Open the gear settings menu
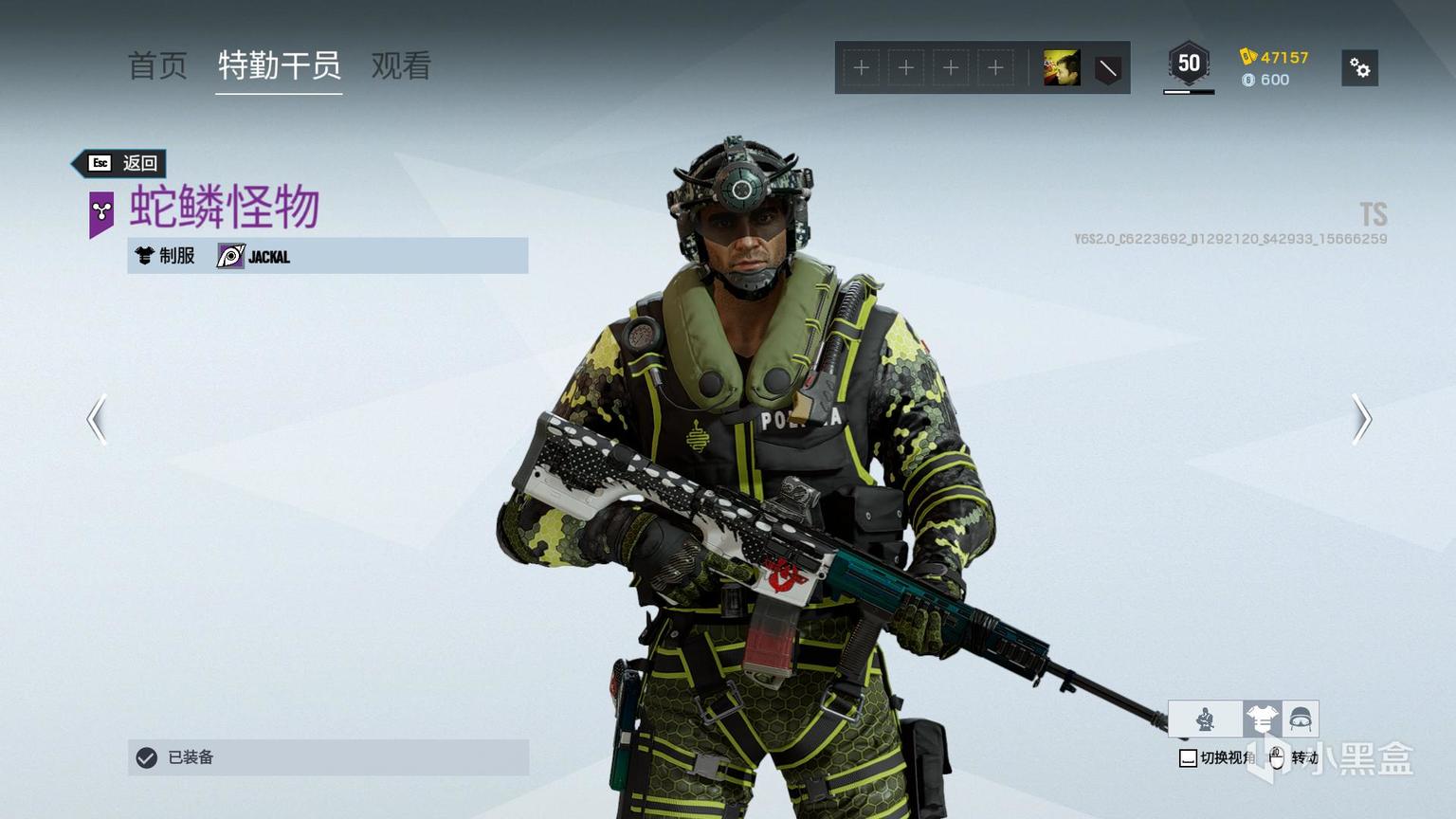Screen dimensions: 1456x819 1359,68
